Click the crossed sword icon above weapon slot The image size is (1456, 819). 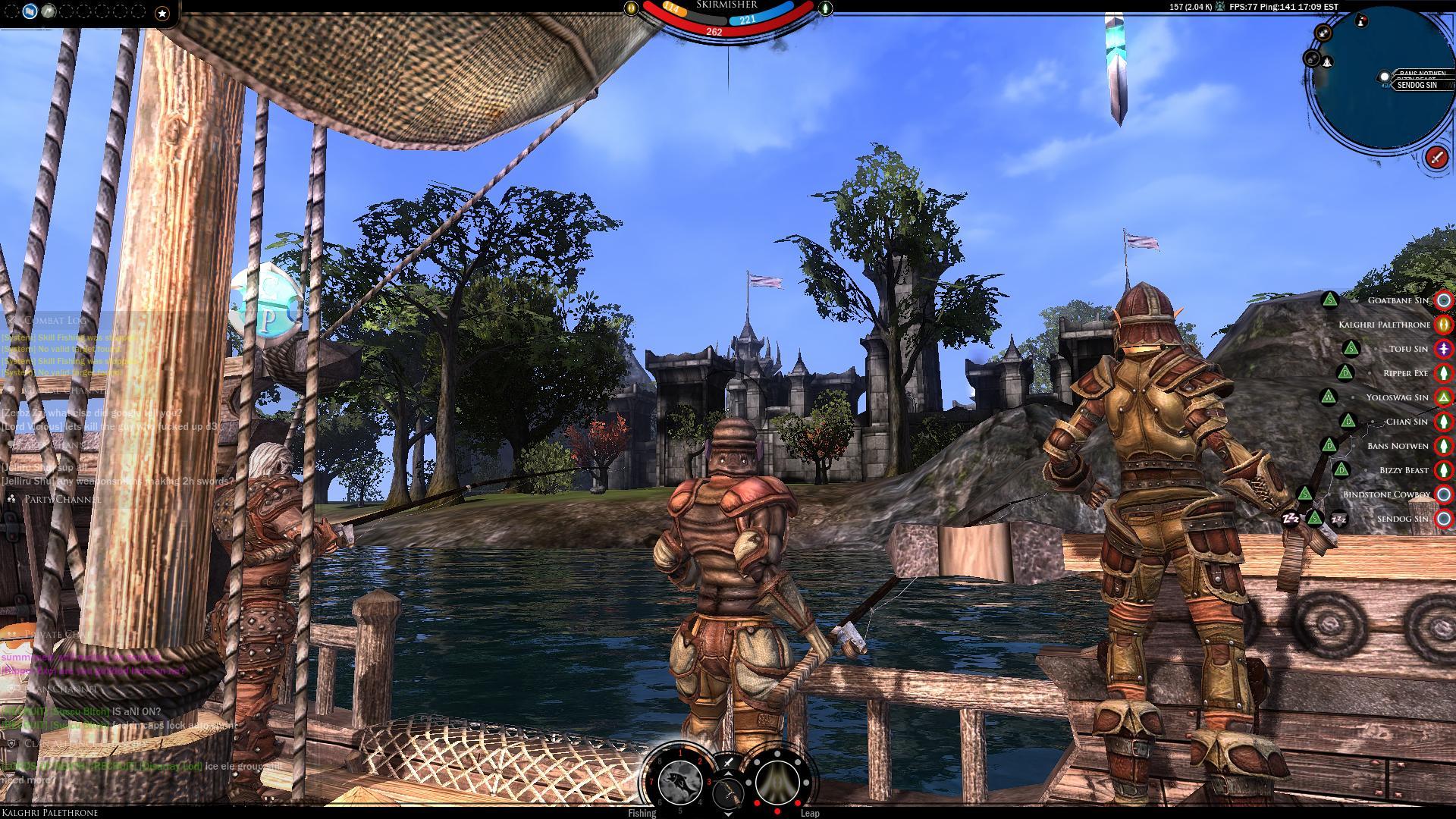[x=728, y=762]
